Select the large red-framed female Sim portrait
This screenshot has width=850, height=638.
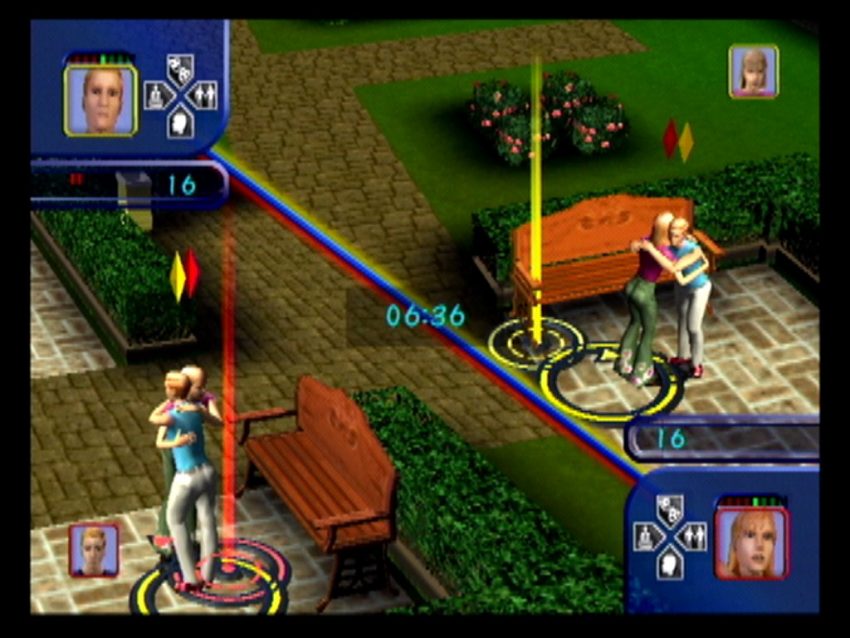(751, 543)
